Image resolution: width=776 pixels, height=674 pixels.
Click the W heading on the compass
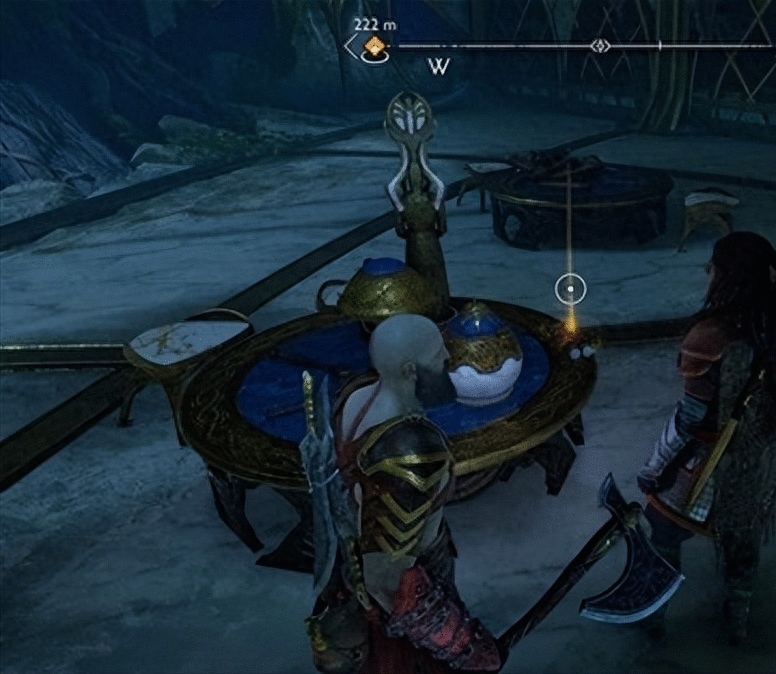pos(438,68)
